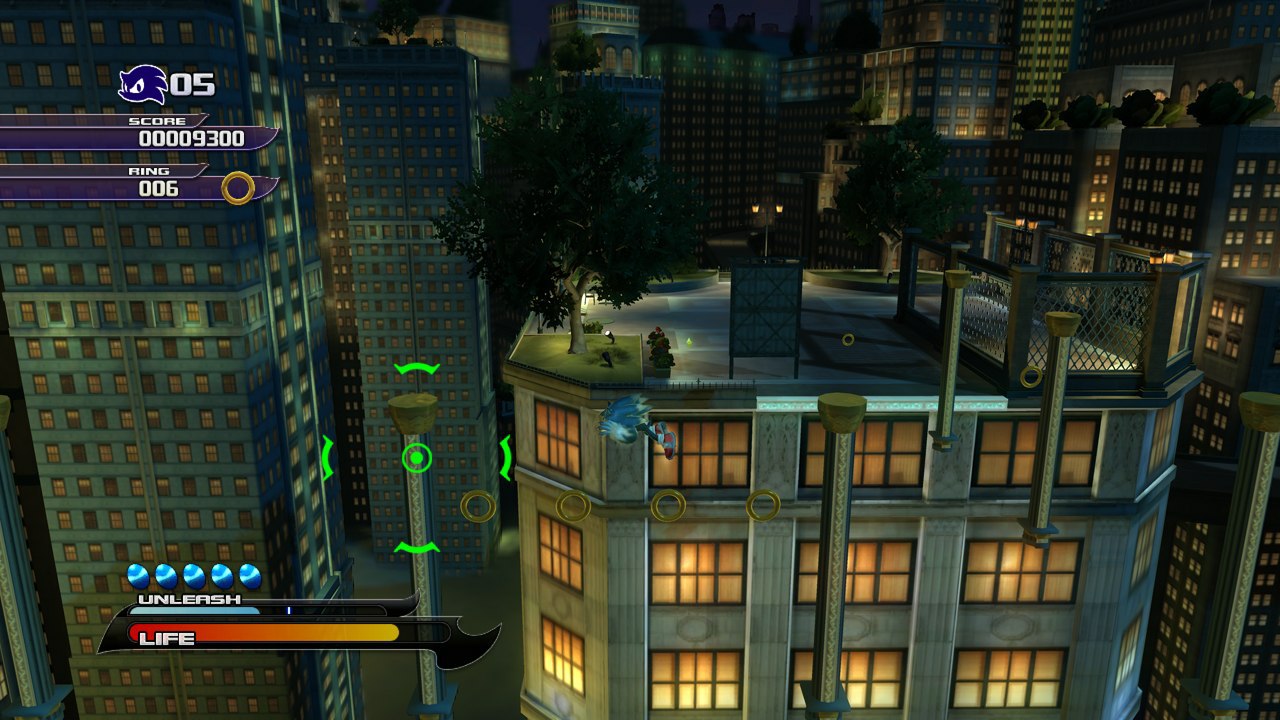Screen dimensions: 1280x720
Task: Click the Sonic head lives icon
Action: coord(142,85)
